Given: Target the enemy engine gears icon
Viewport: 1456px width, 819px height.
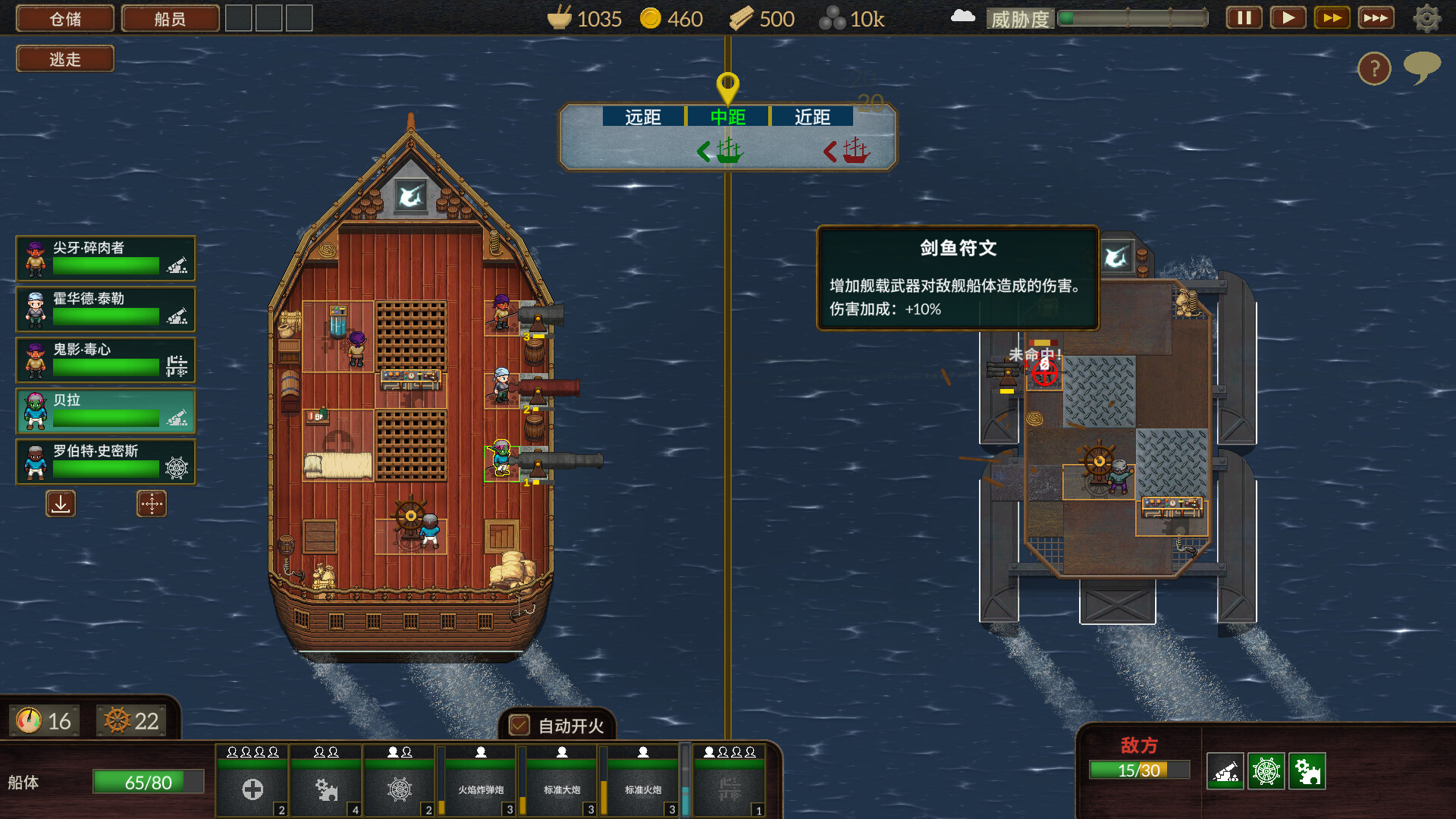Looking at the screenshot, I should pos(1308,770).
